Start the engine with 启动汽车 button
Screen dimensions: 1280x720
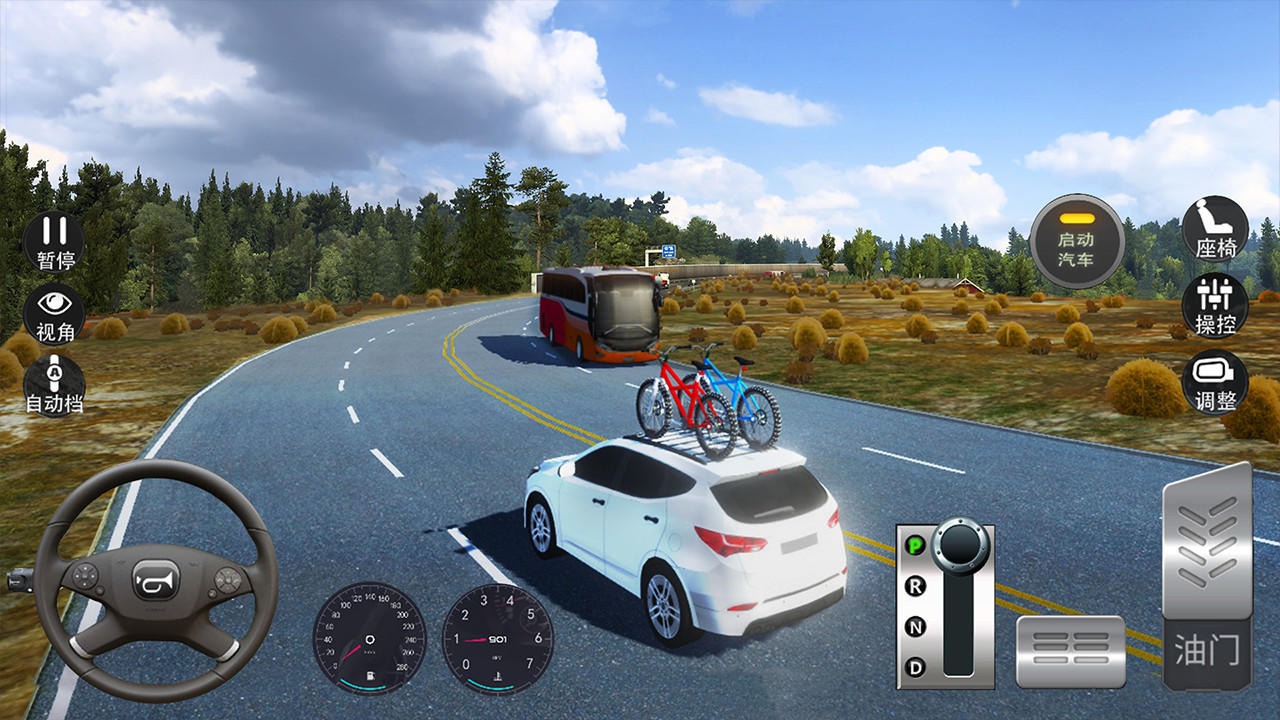pos(1076,241)
